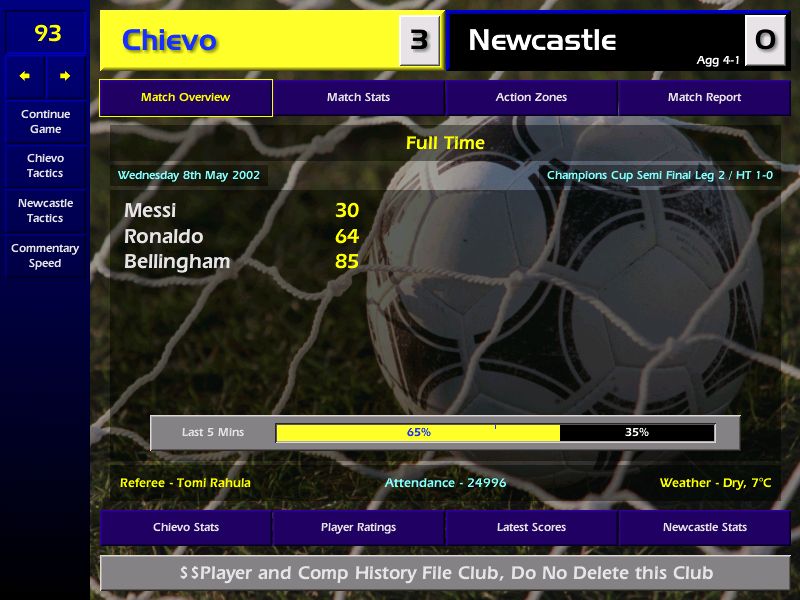Click goalscorer Messi
Image resolution: width=800 pixels, height=600 pixels.
(150, 211)
